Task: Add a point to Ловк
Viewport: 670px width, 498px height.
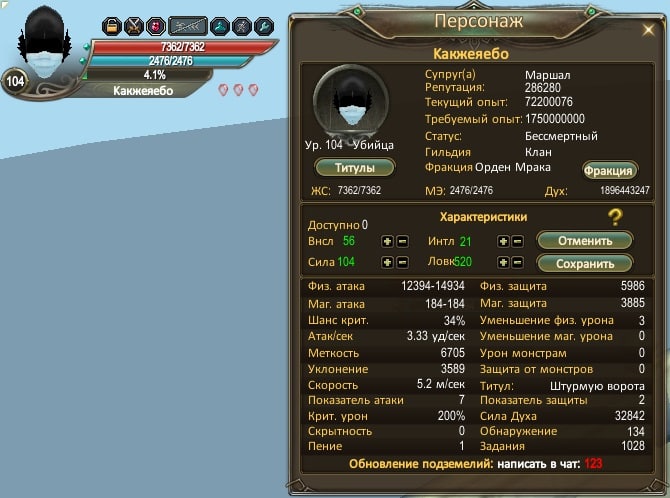Action: point(503,262)
